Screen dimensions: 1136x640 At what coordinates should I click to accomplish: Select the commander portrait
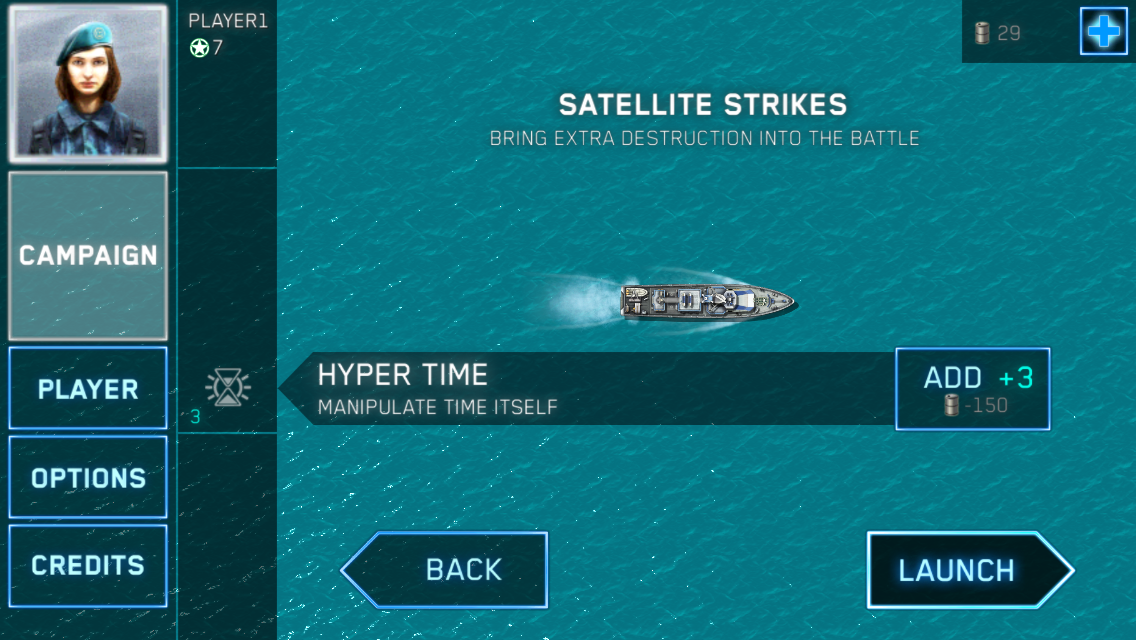pos(88,84)
